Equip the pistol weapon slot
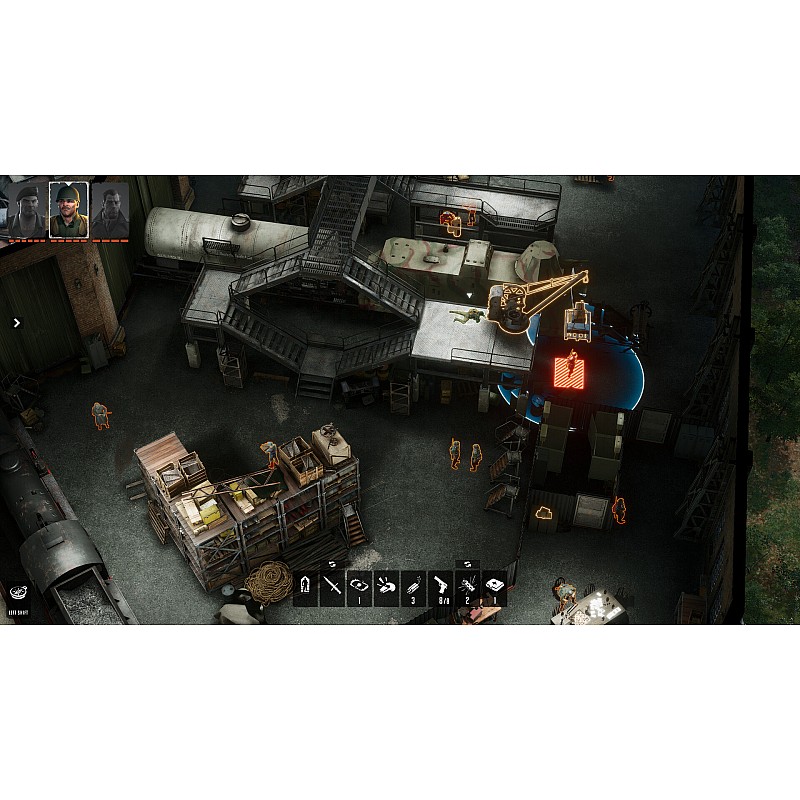The width and height of the screenshot is (800, 800). click(x=440, y=587)
